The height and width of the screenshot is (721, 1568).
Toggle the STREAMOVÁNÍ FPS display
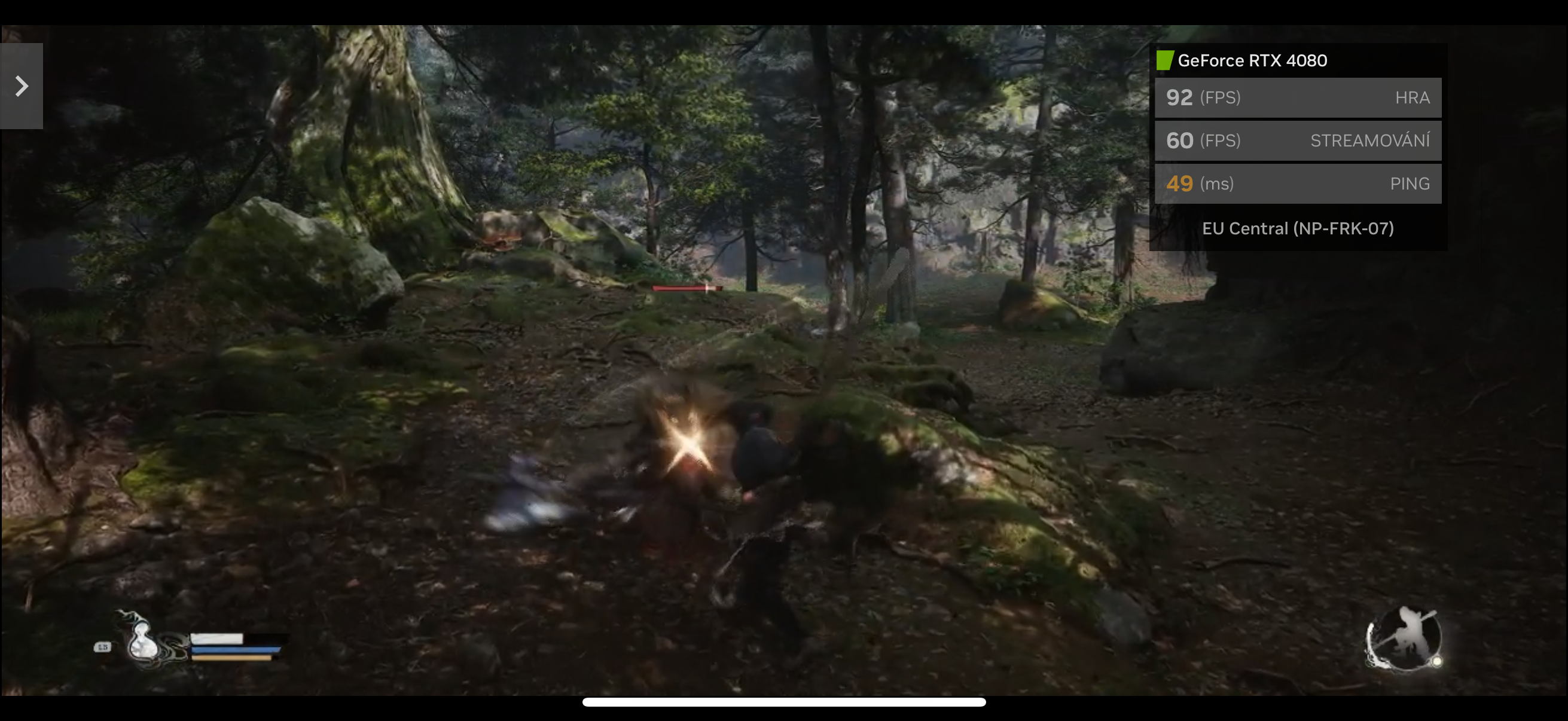pyautogui.click(x=1298, y=140)
